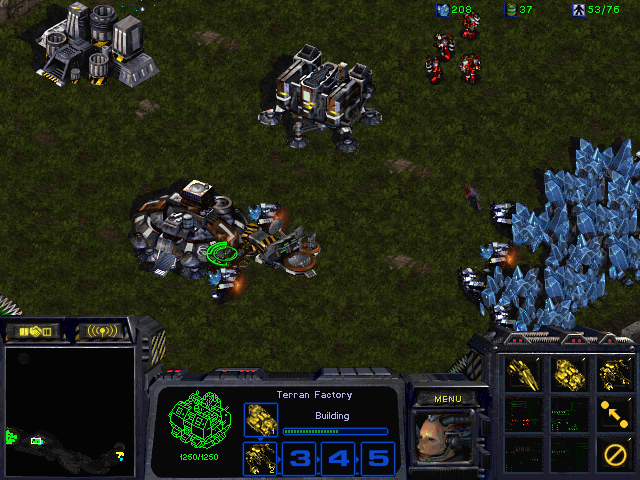Image resolution: width=640 pixels, height=480 pixels.
Task: Open the game Menu
Action: tap(446, 399)
